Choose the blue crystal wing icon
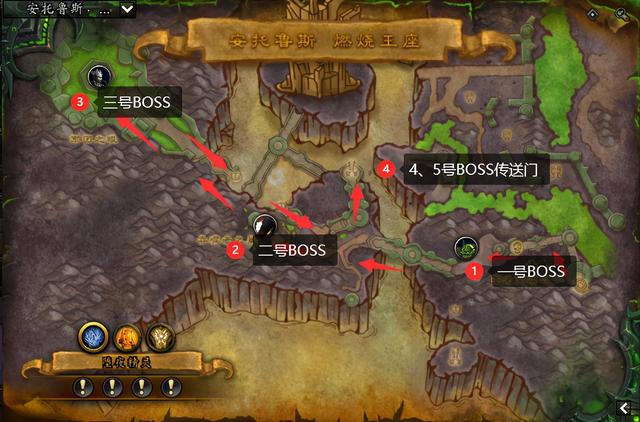The width and height of the screenshot is (640, 422). [93, 337]
